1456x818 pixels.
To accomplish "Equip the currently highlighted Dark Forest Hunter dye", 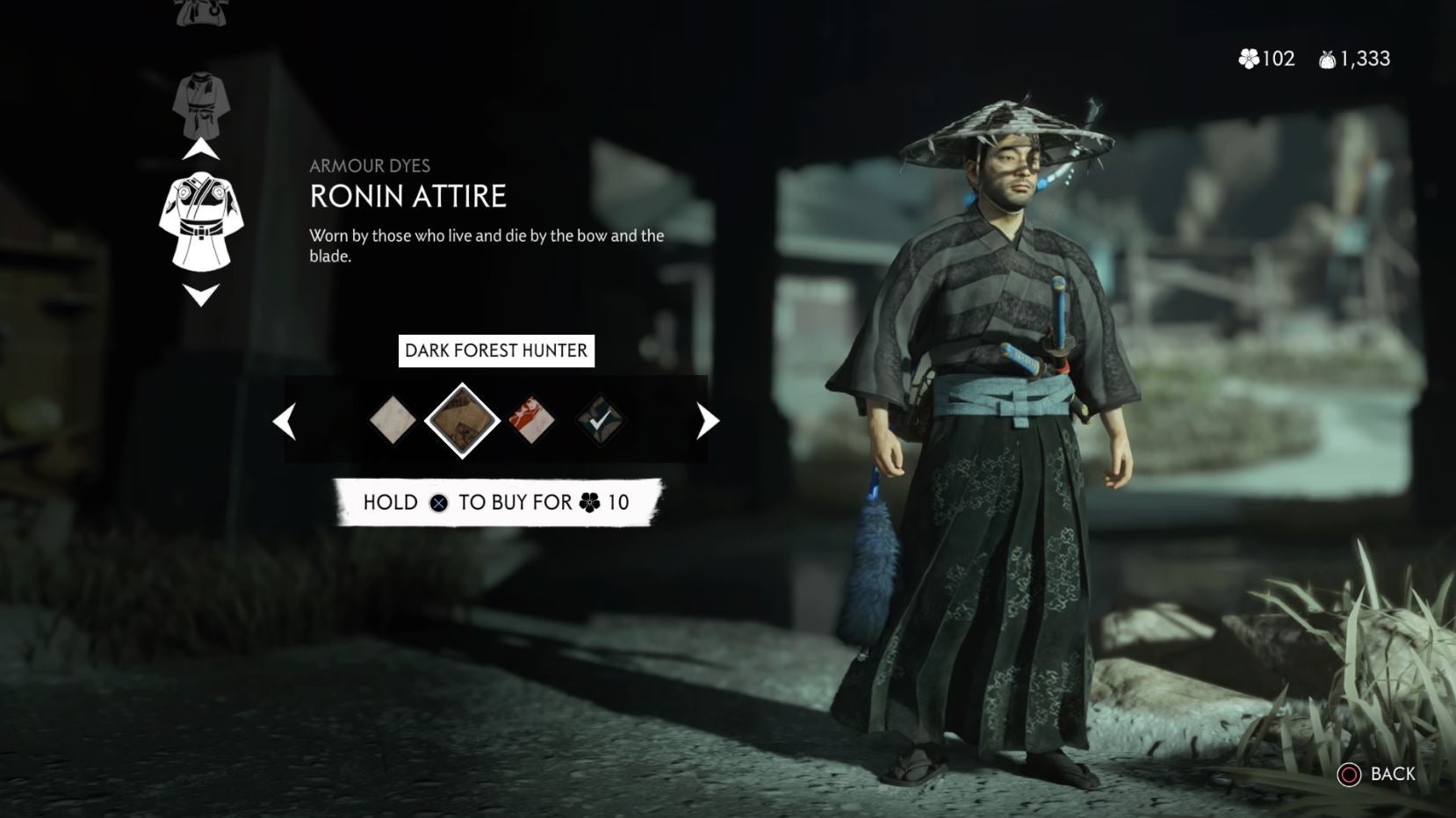I will (463, 420).
